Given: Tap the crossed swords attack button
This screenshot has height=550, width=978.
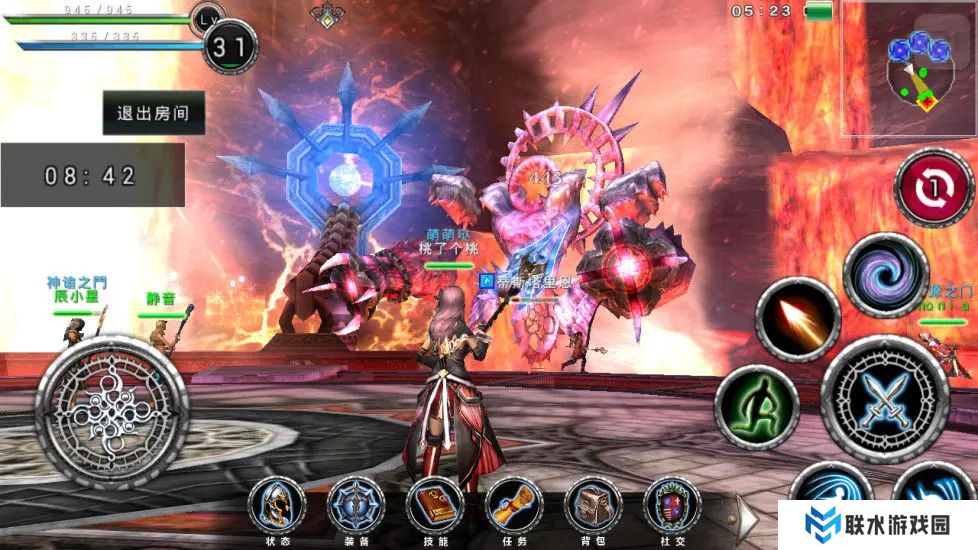Looking at the screenshot, I should (884, 399).
